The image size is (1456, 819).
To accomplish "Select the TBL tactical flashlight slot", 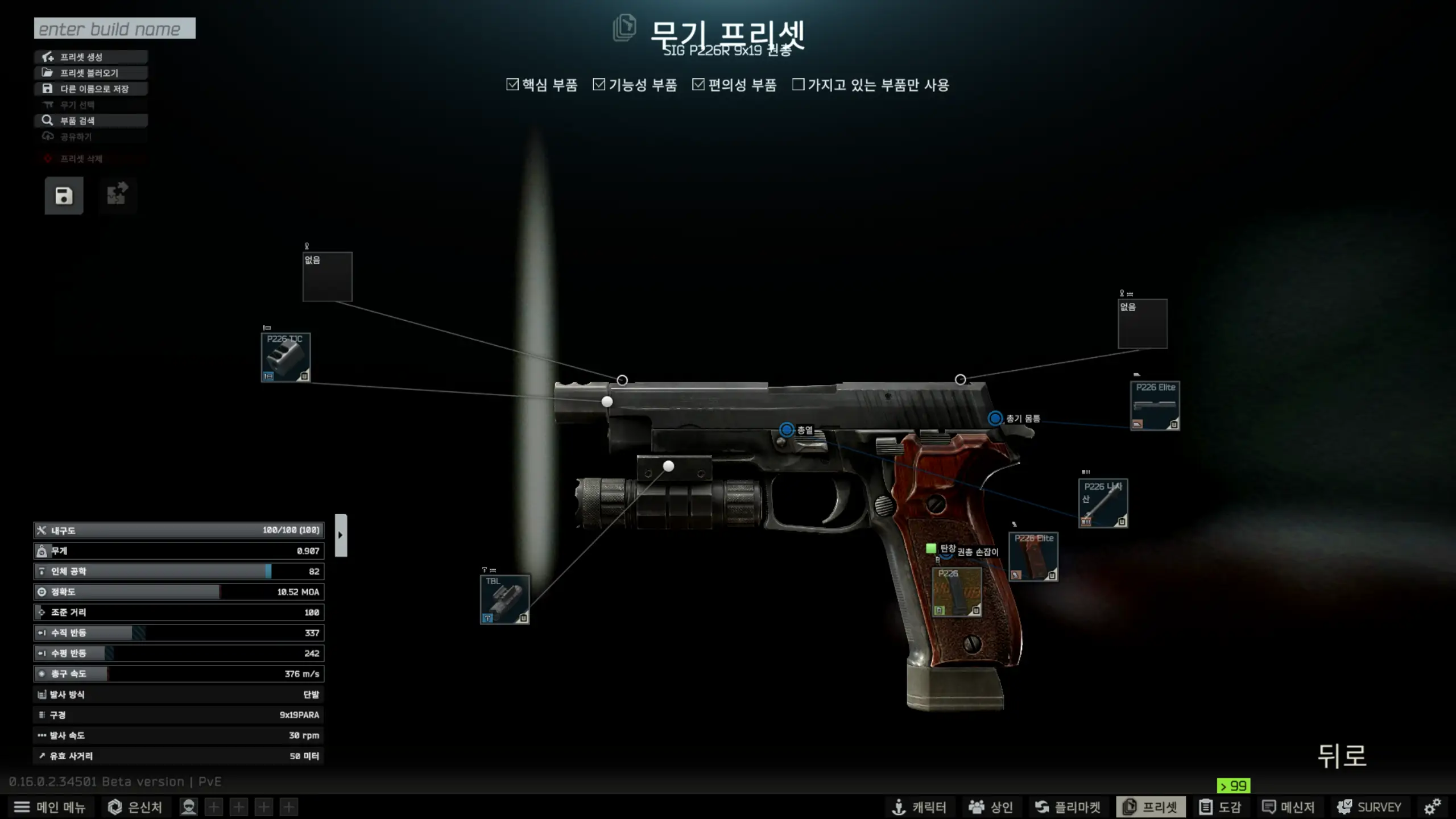I will (505, 599).
